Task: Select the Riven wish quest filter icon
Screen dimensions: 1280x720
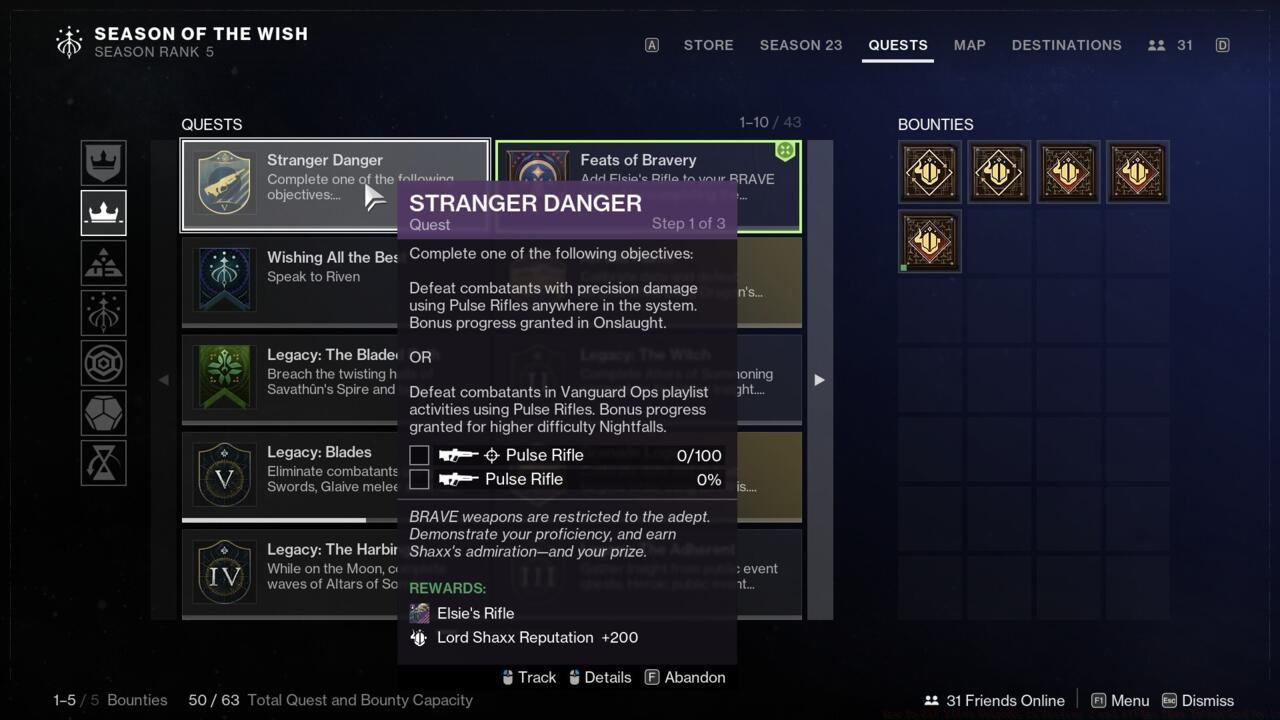Action: click(103, 313)
